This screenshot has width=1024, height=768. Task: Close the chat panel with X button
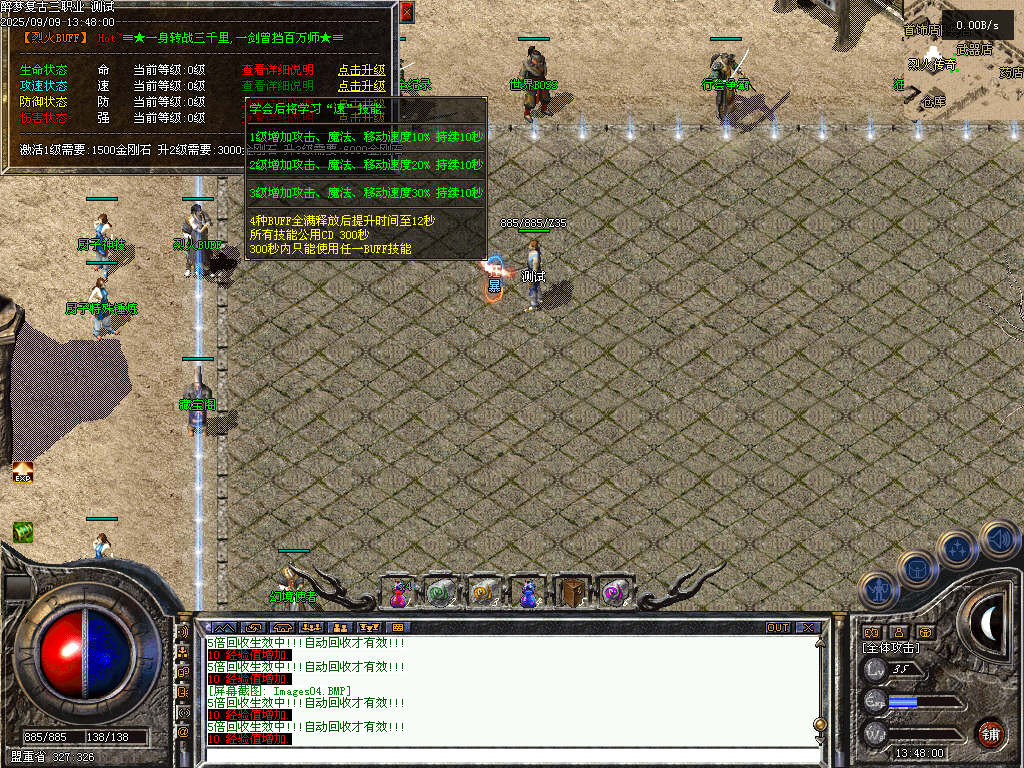tap(807, 628)
